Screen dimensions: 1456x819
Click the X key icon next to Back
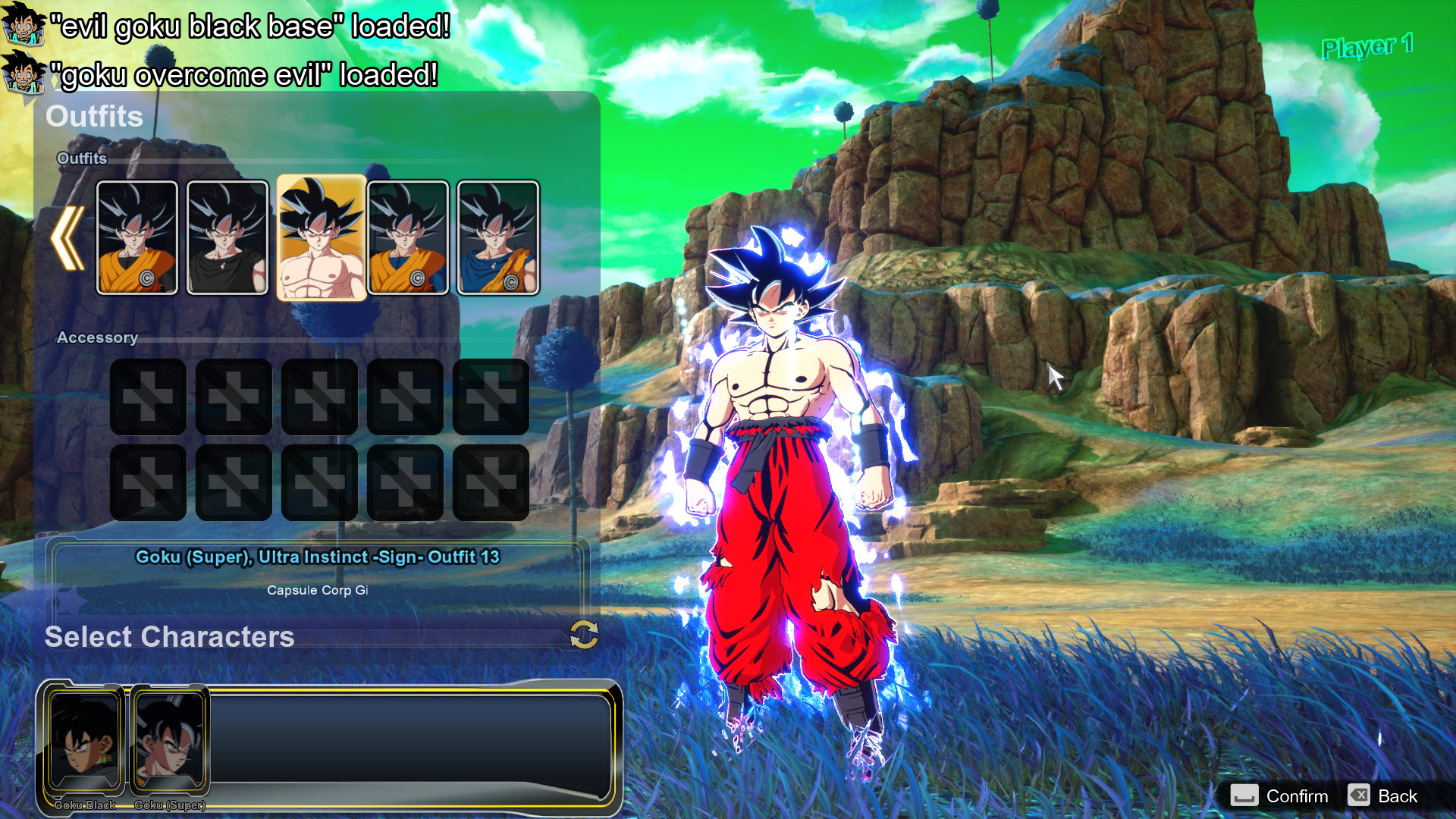1359,796
